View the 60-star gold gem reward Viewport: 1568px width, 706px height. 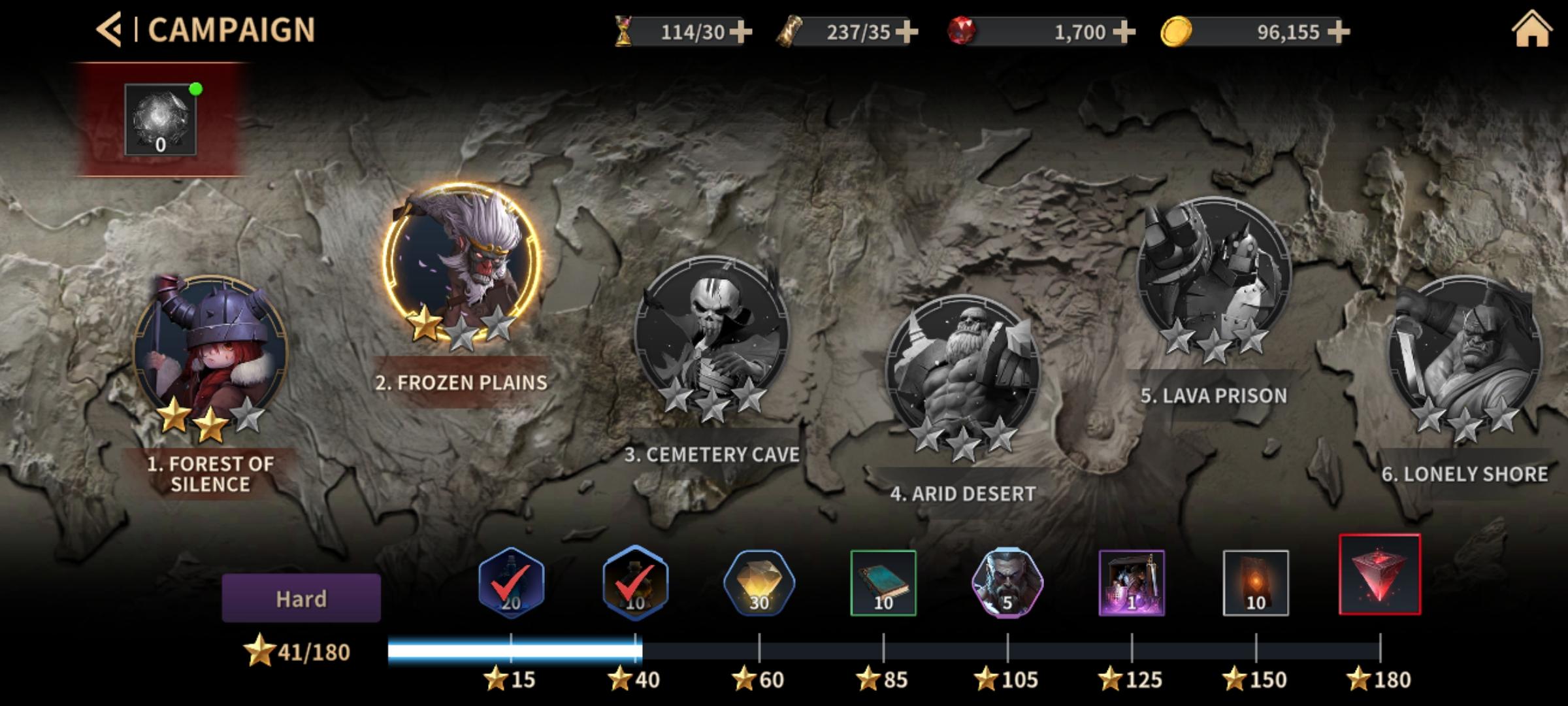coord(759,583)
